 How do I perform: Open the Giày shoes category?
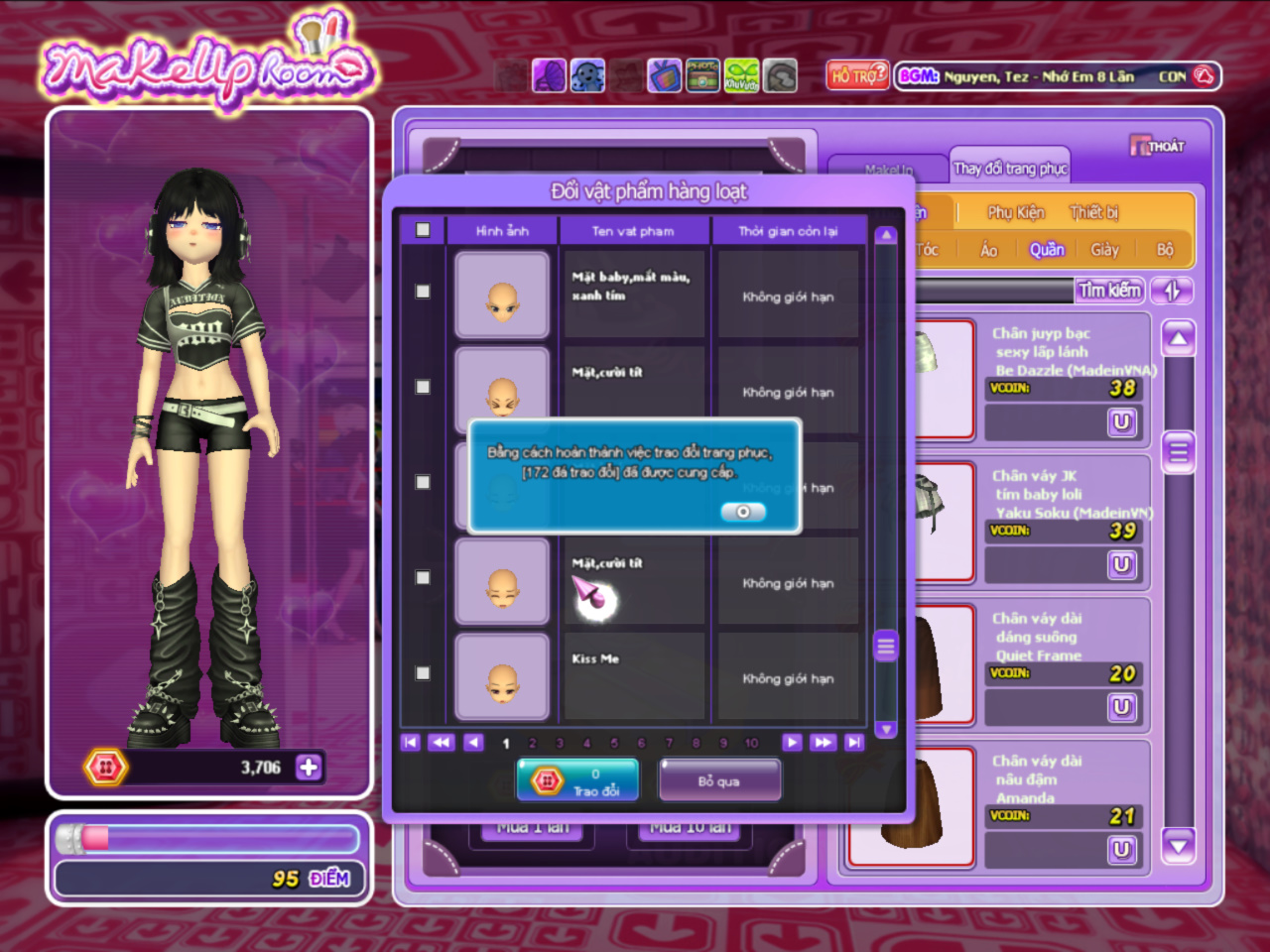1104,250
